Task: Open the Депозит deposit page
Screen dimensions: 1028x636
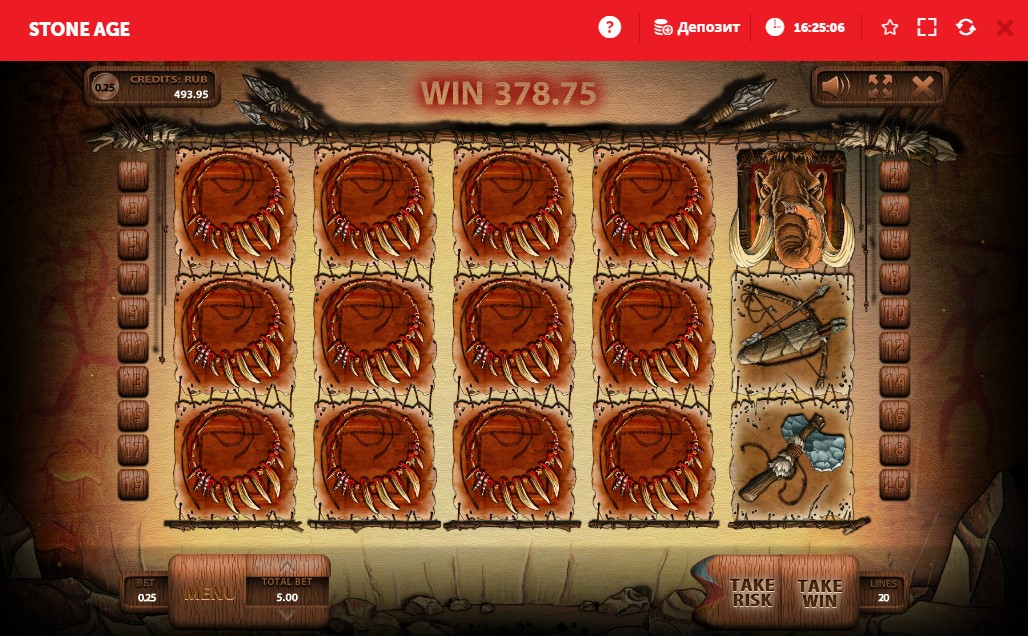Action: coord(698,27)
